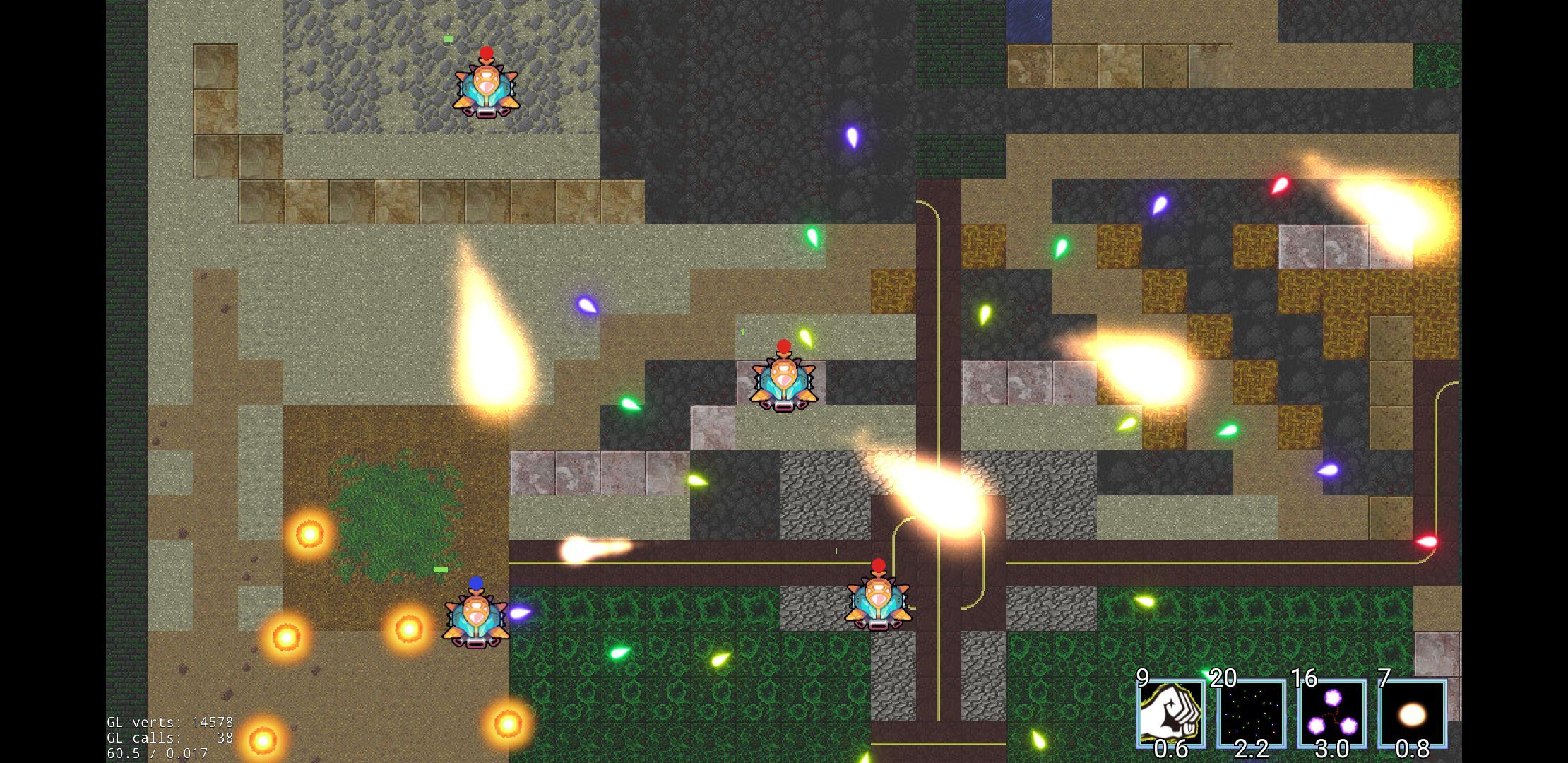Fire the glowing fireball ability
Image resolution: width=1568 pixels, height=763 pixels.
(1412, 714)
